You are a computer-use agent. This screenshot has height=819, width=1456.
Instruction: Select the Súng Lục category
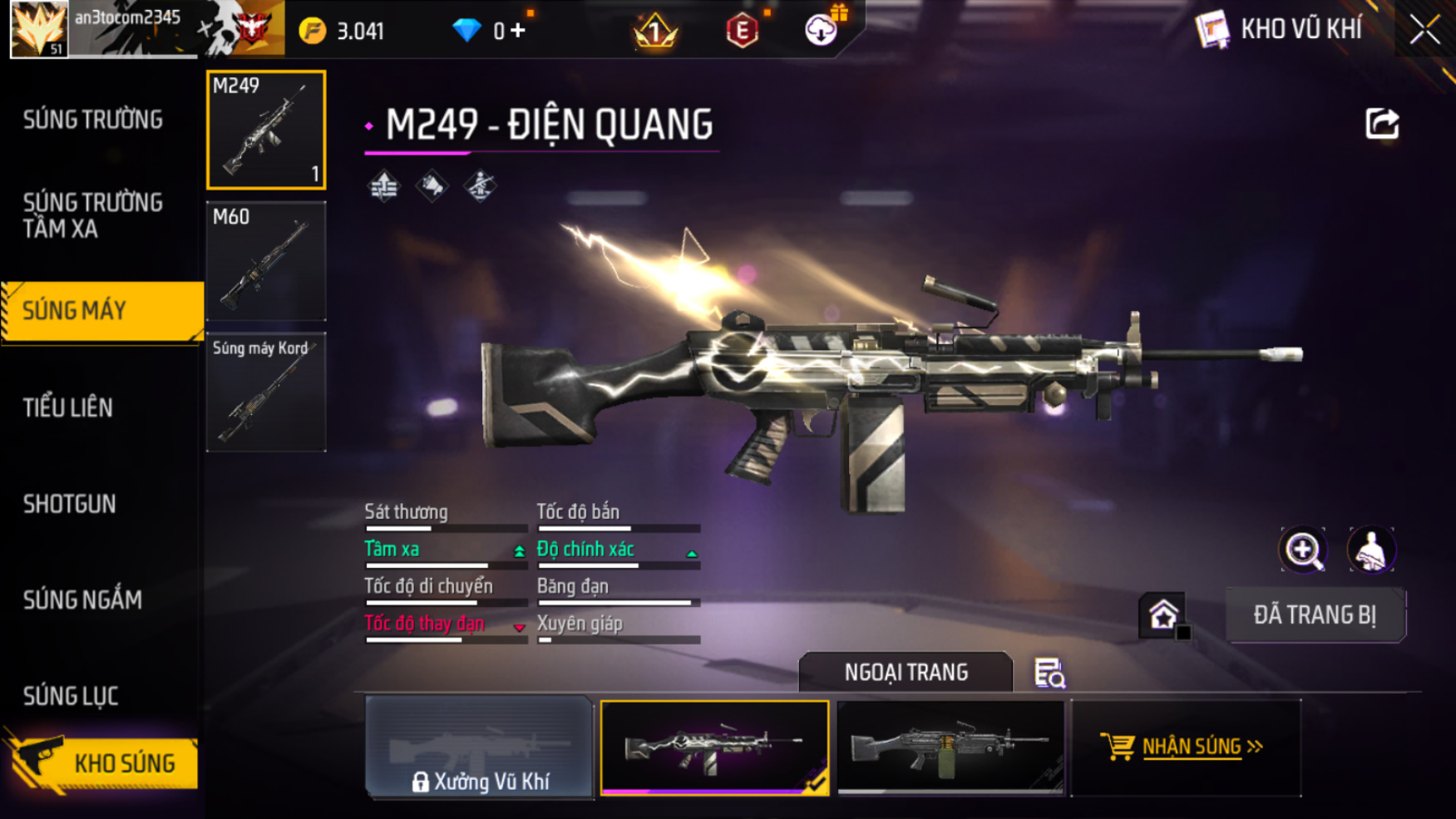coord(71,696)
